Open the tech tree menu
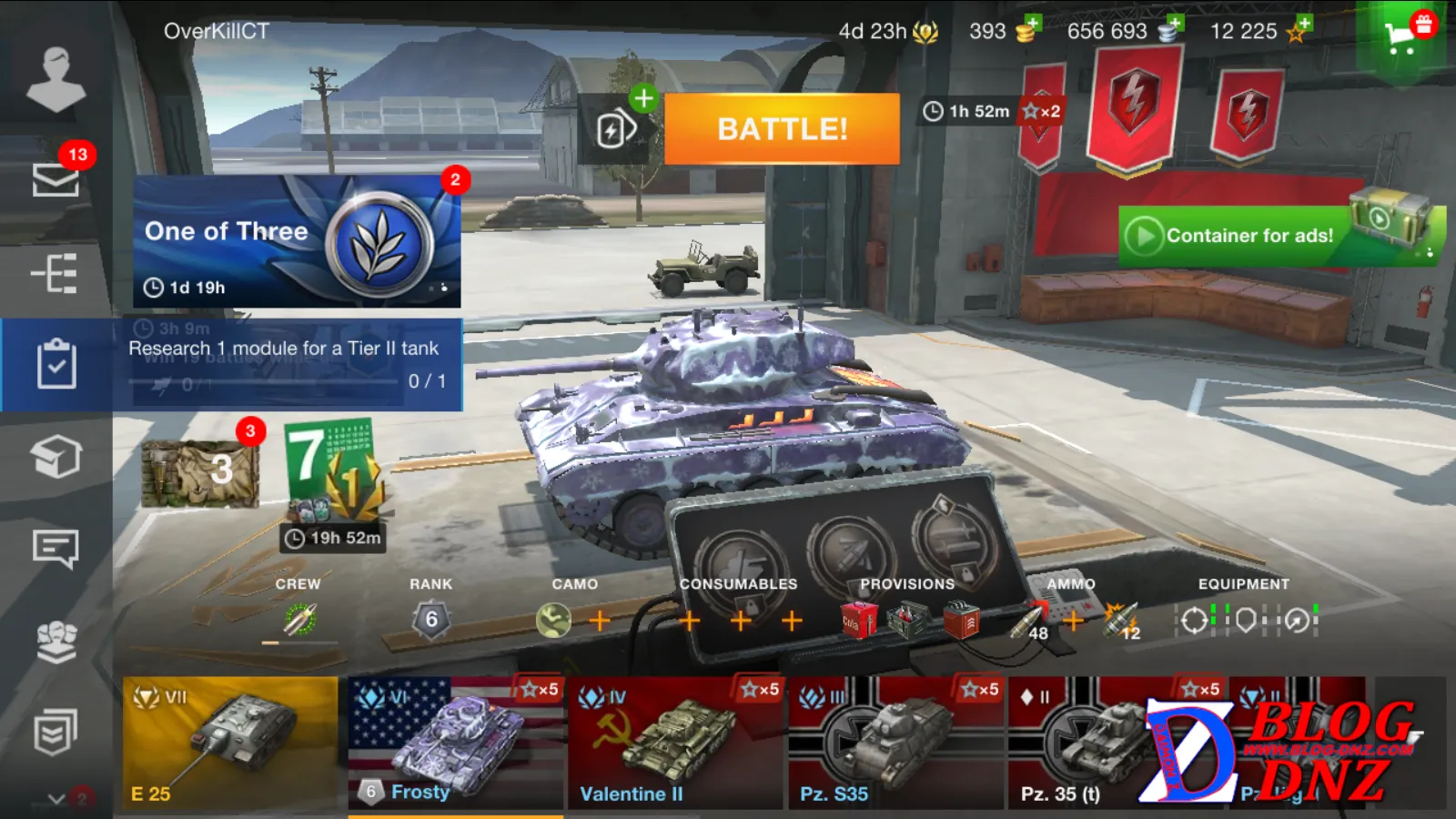1456x819 pixels. [x=56, y=273]
